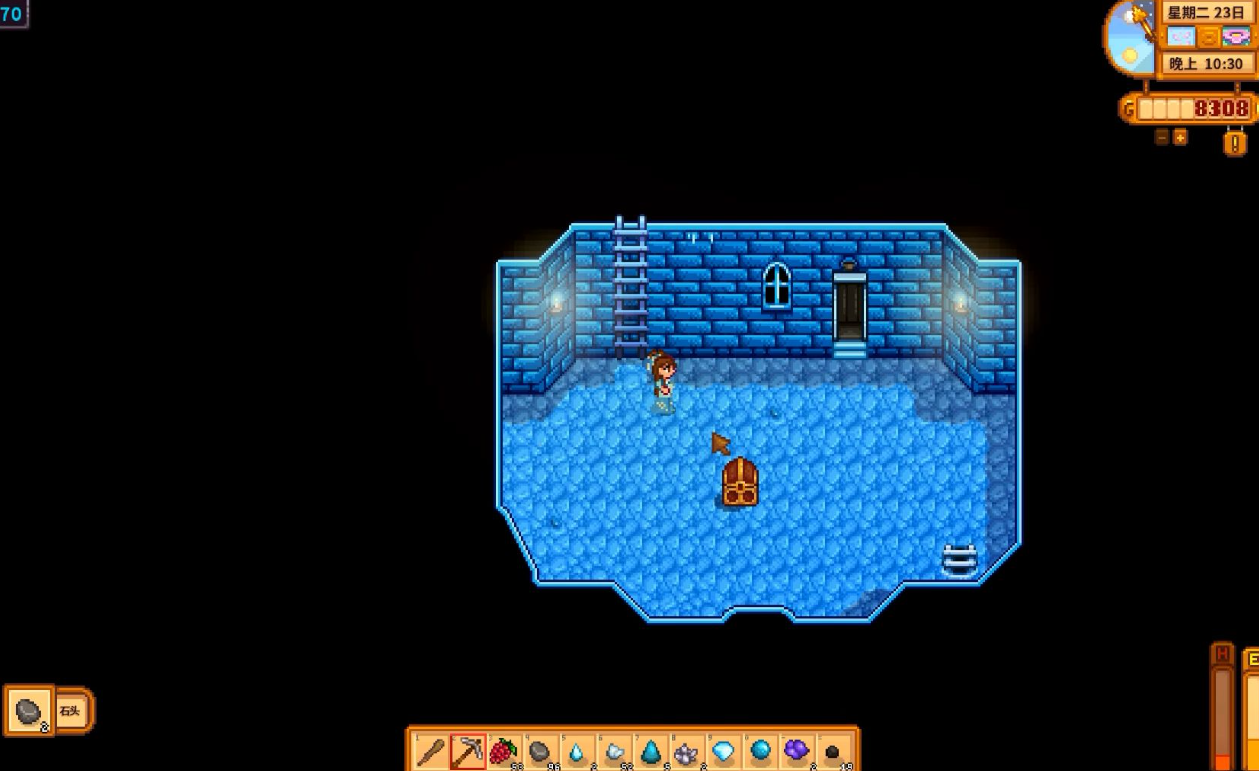Select the gray crystal cluster slot
The image size is (1259, 771).
(687, 751)
